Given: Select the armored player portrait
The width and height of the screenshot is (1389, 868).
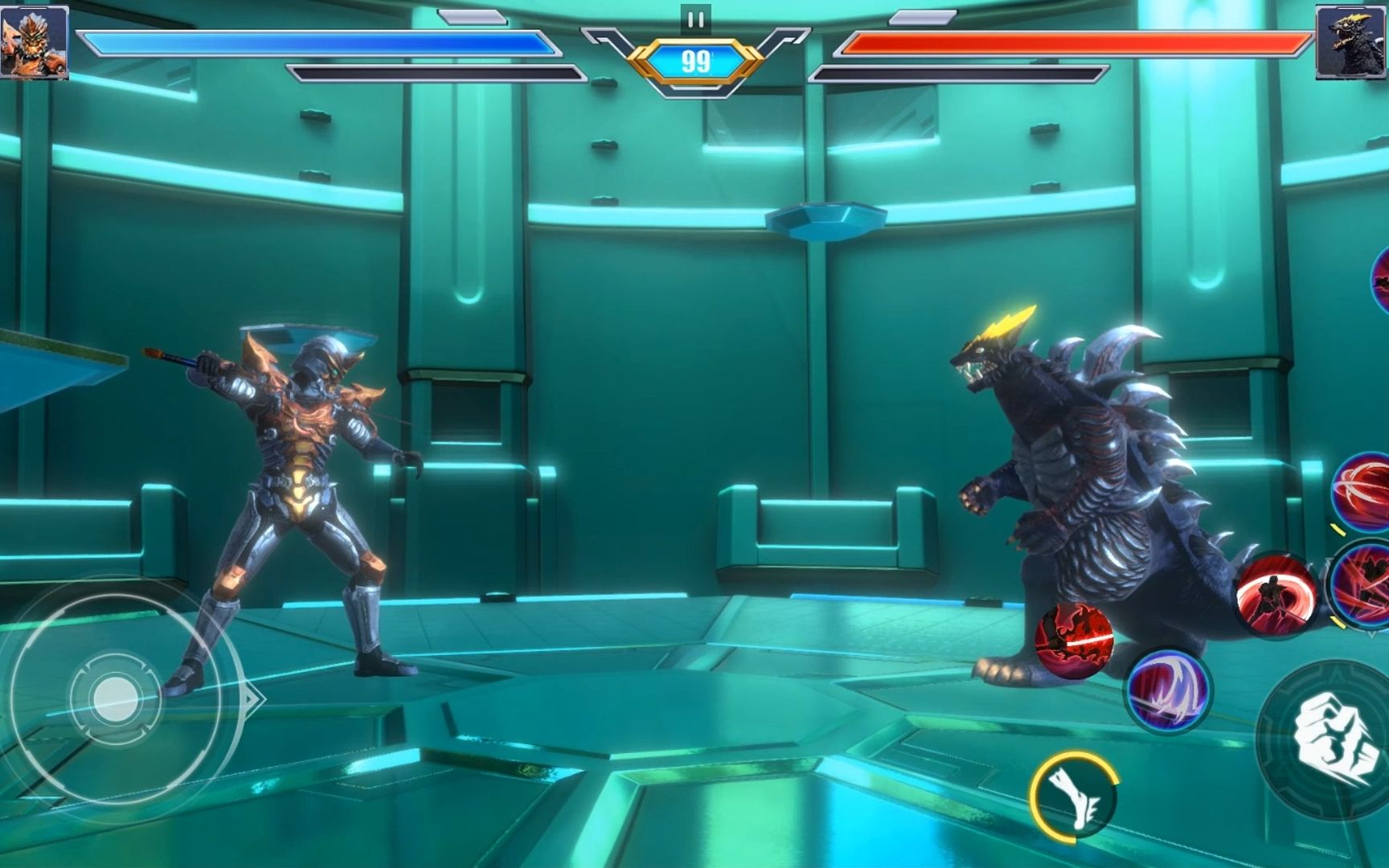Looking at the screenshot, I should 34,42.
